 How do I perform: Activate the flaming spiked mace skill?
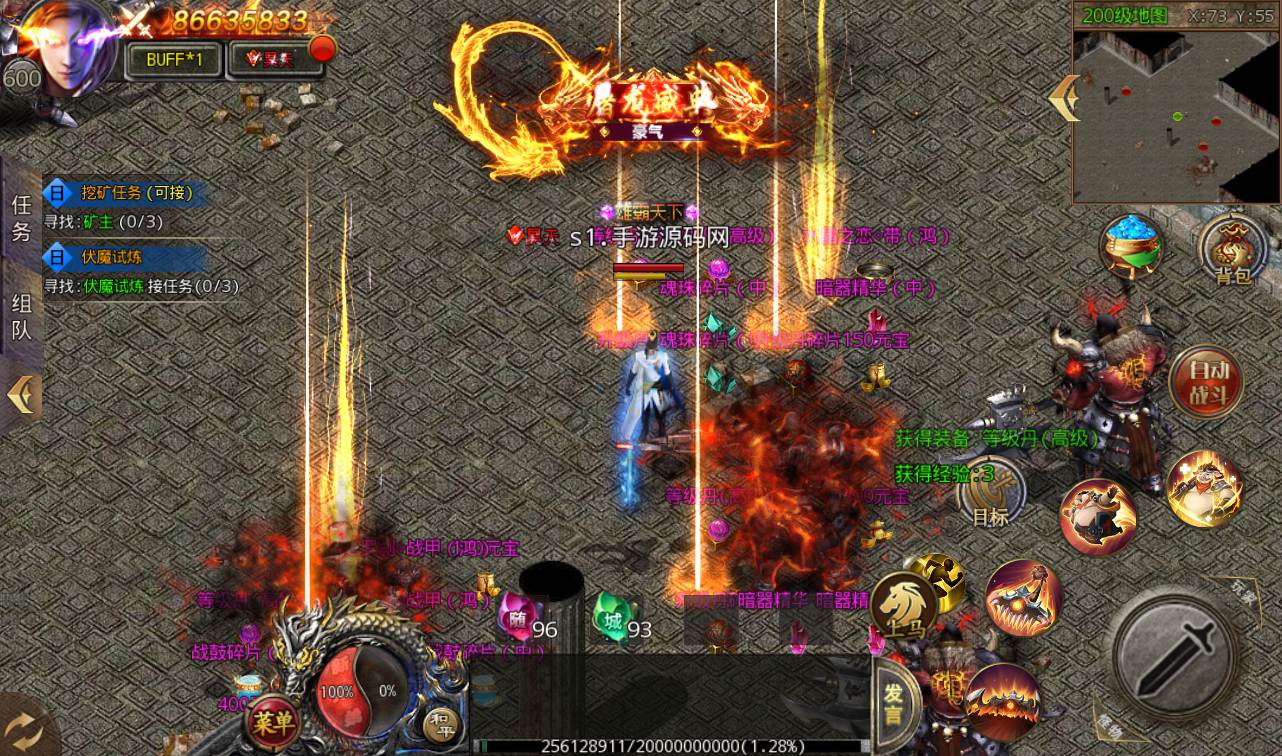(1023, 599)
